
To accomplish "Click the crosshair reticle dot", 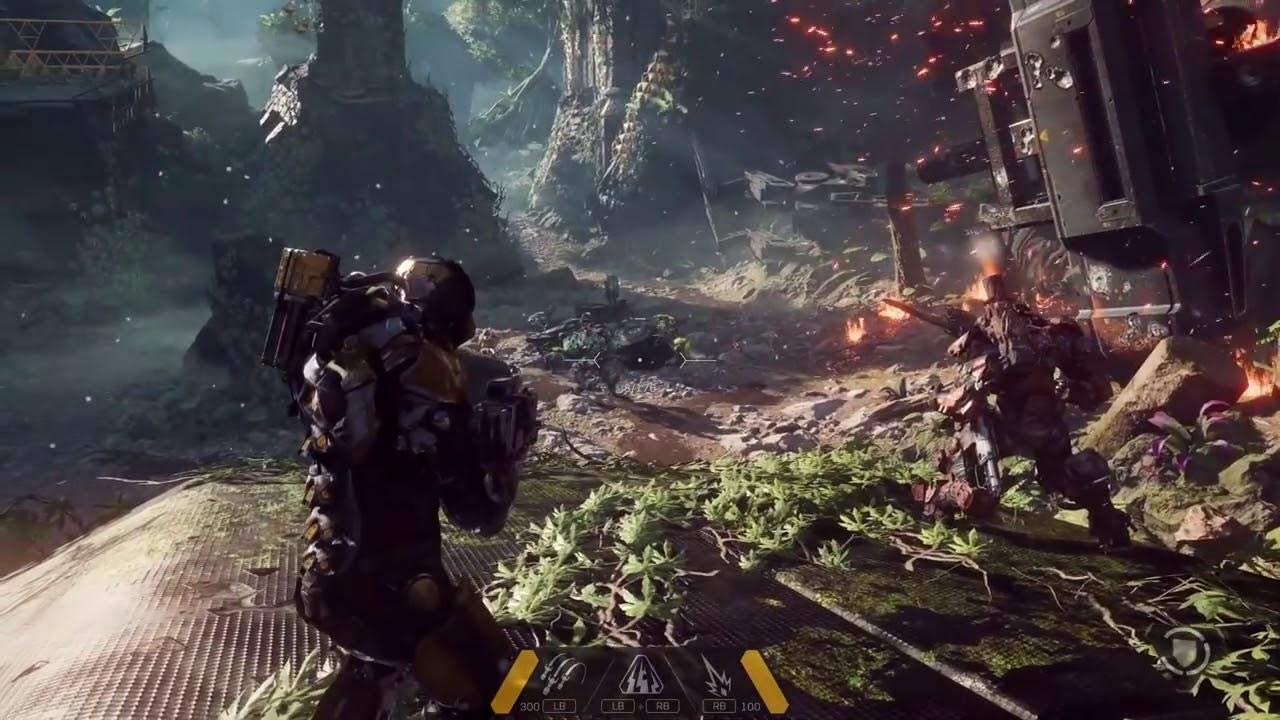I will click(x=640, y=360).
